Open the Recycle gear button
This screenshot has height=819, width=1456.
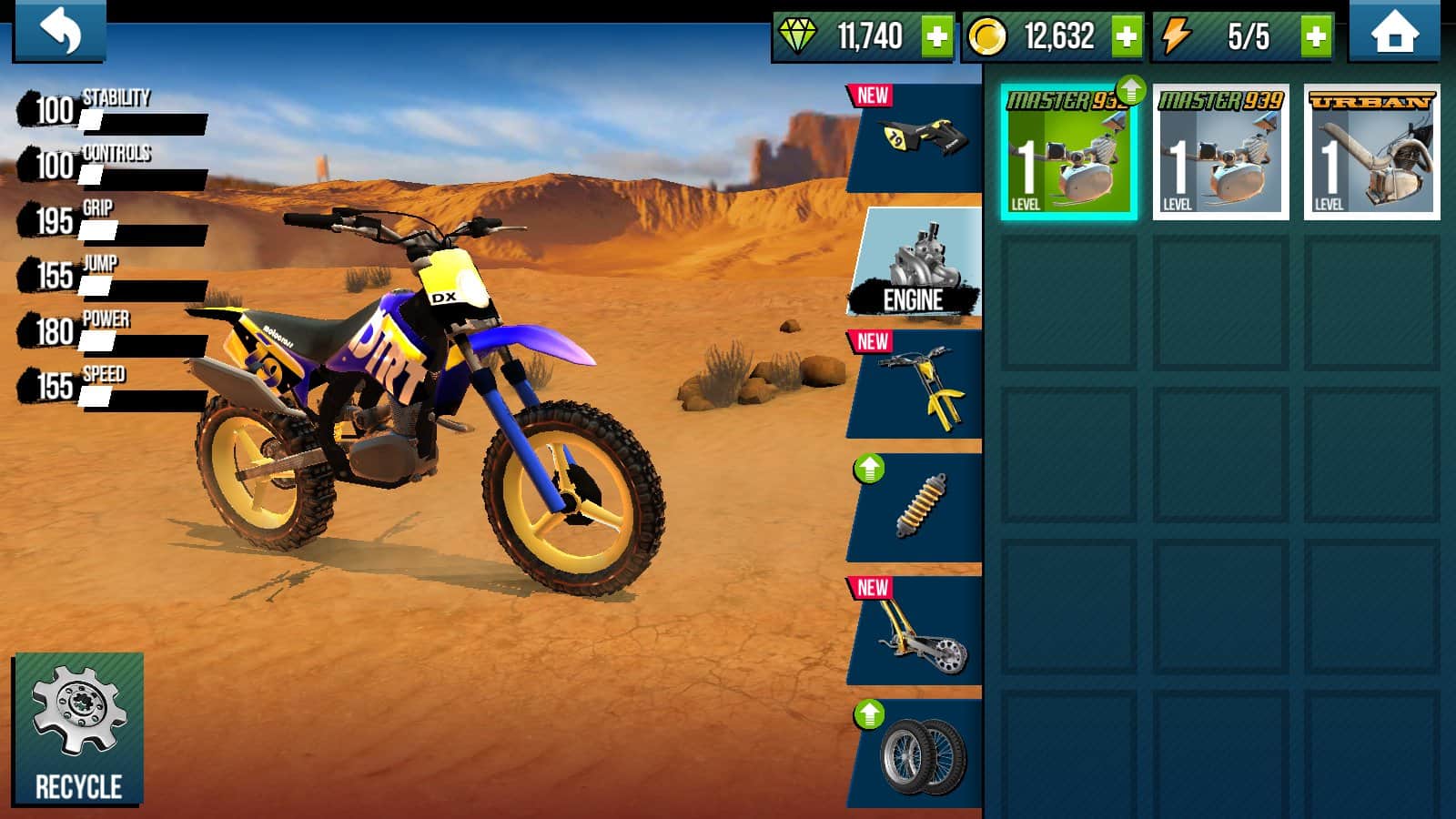[x=78, y=729]
